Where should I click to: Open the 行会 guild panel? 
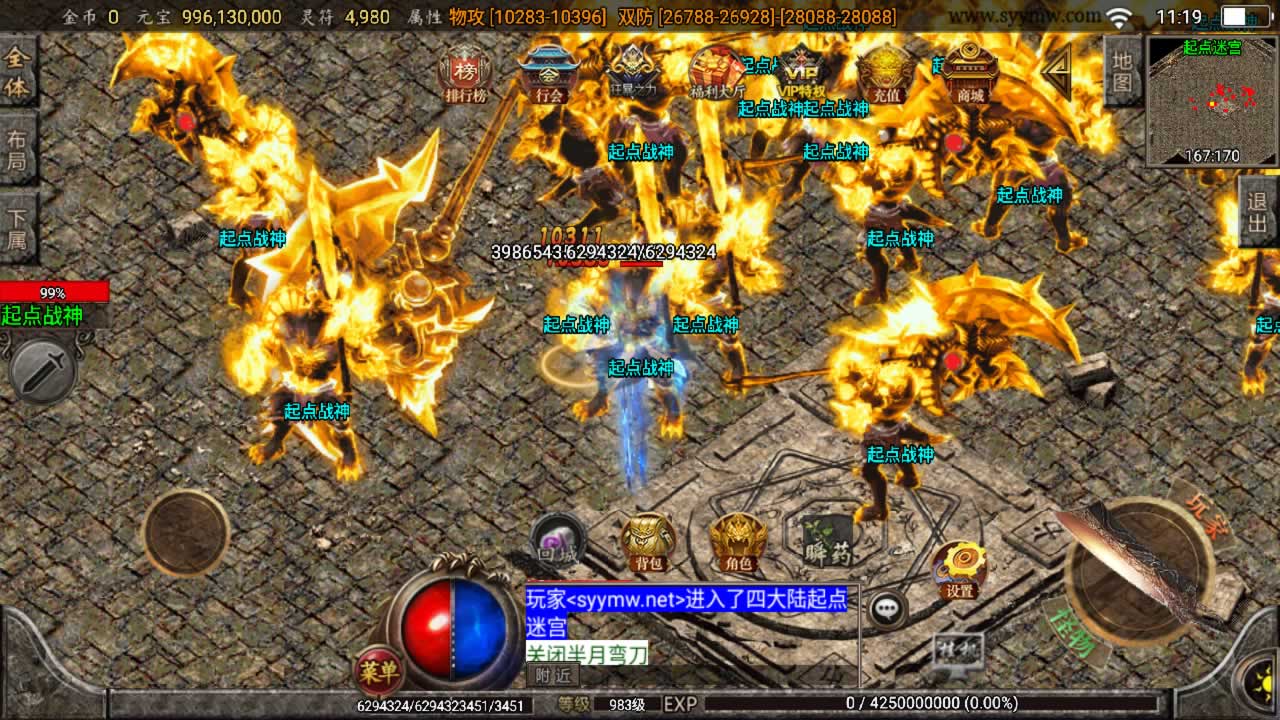[x=549, y=74]
